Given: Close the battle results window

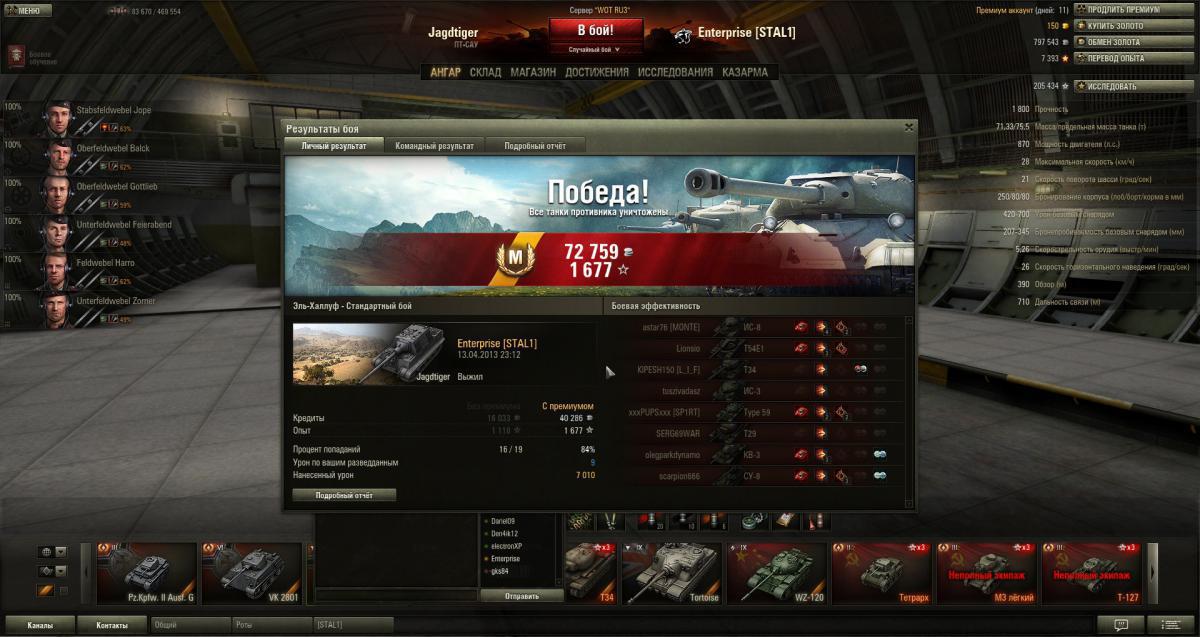Looking at the screenshot, I should (x=908, y=128).
